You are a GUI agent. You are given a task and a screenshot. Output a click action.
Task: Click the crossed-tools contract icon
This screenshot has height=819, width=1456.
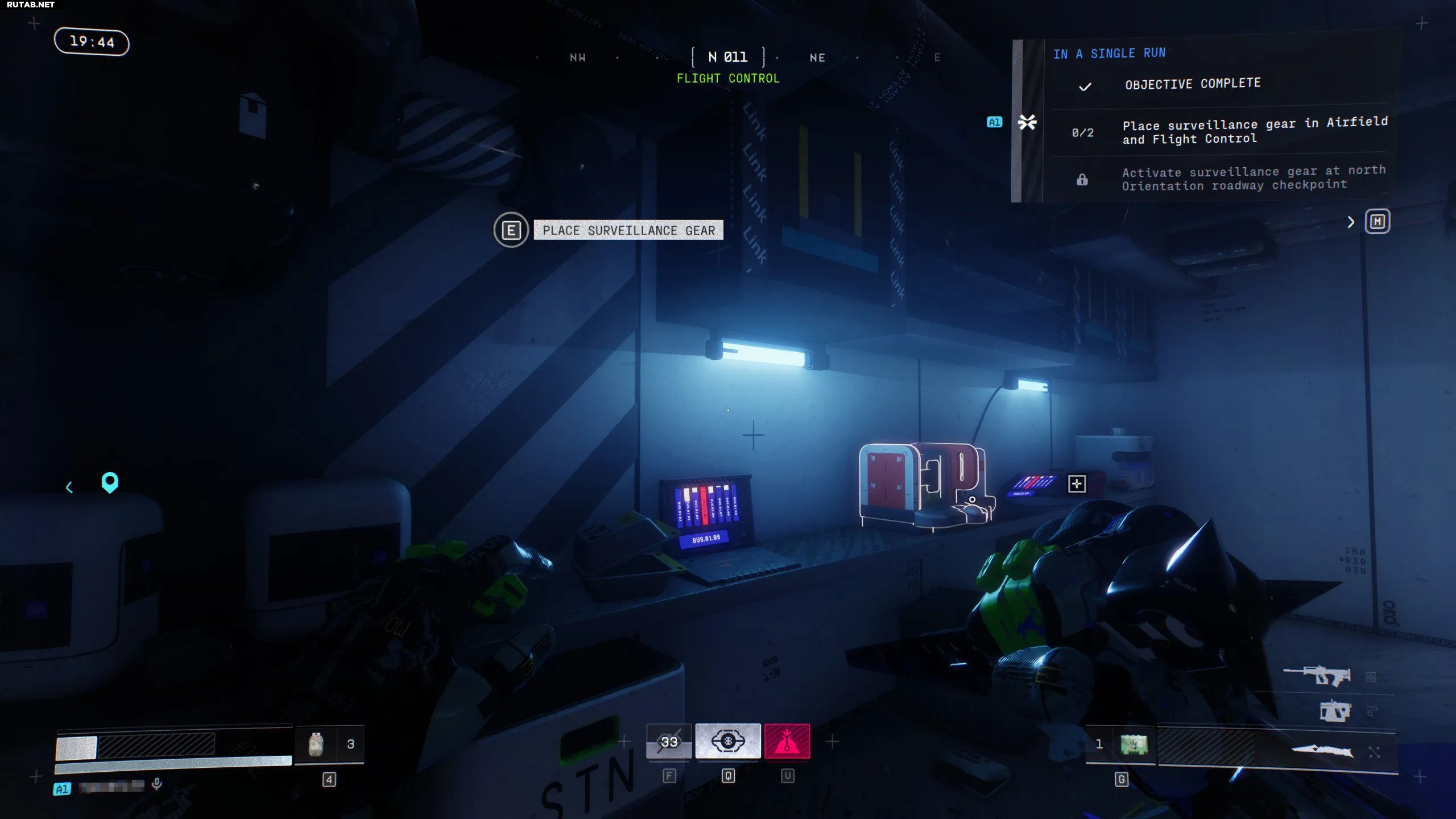click(x=1027, y=122)
